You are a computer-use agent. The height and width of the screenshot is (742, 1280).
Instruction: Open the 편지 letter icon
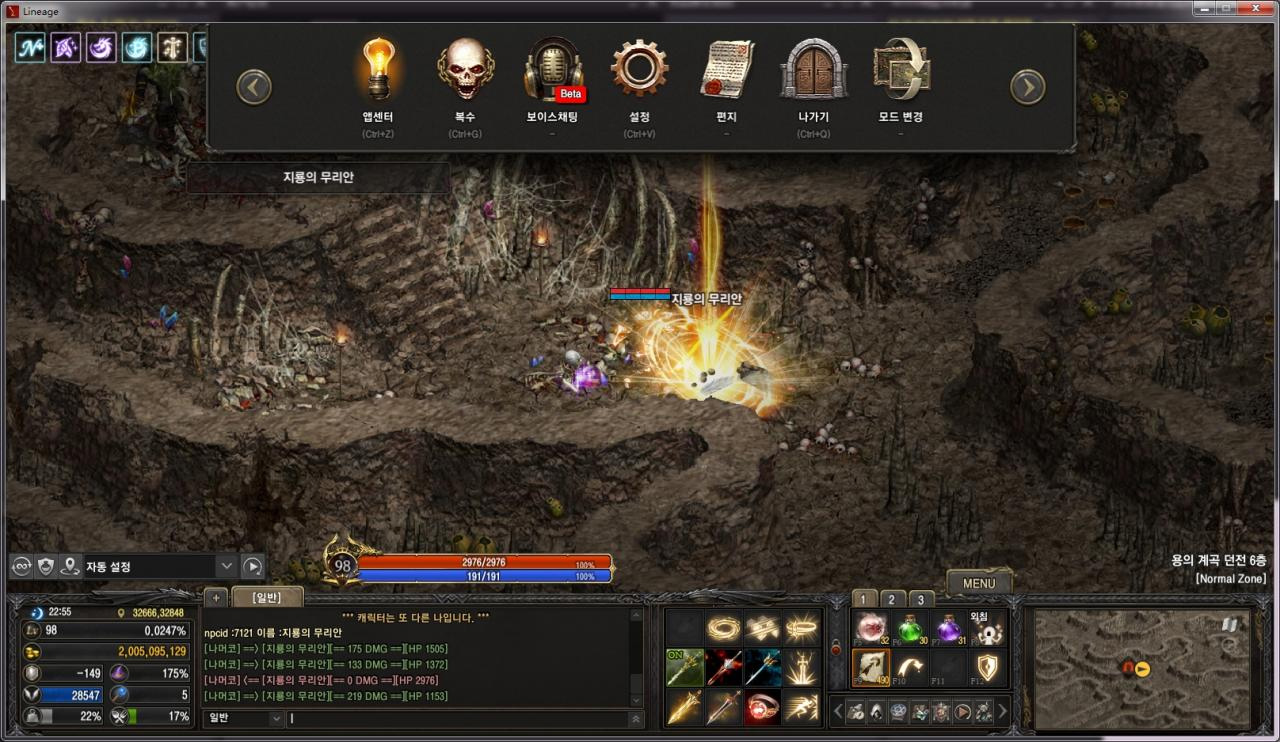pyautogui.click(x=726, y=70)
